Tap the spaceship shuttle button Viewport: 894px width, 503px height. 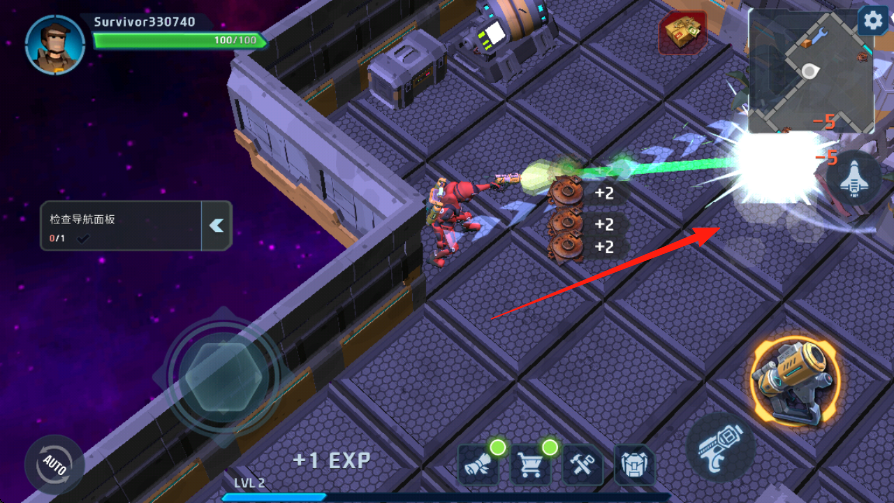852,179
